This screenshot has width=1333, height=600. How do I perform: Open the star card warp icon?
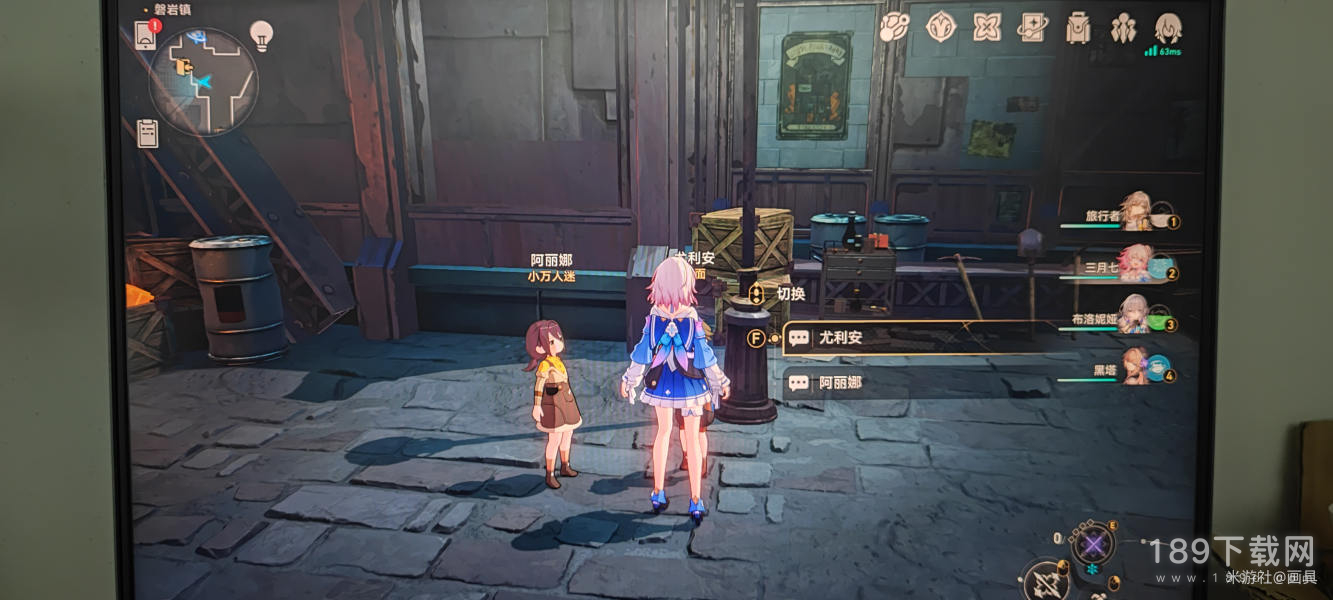point(1032,27)
